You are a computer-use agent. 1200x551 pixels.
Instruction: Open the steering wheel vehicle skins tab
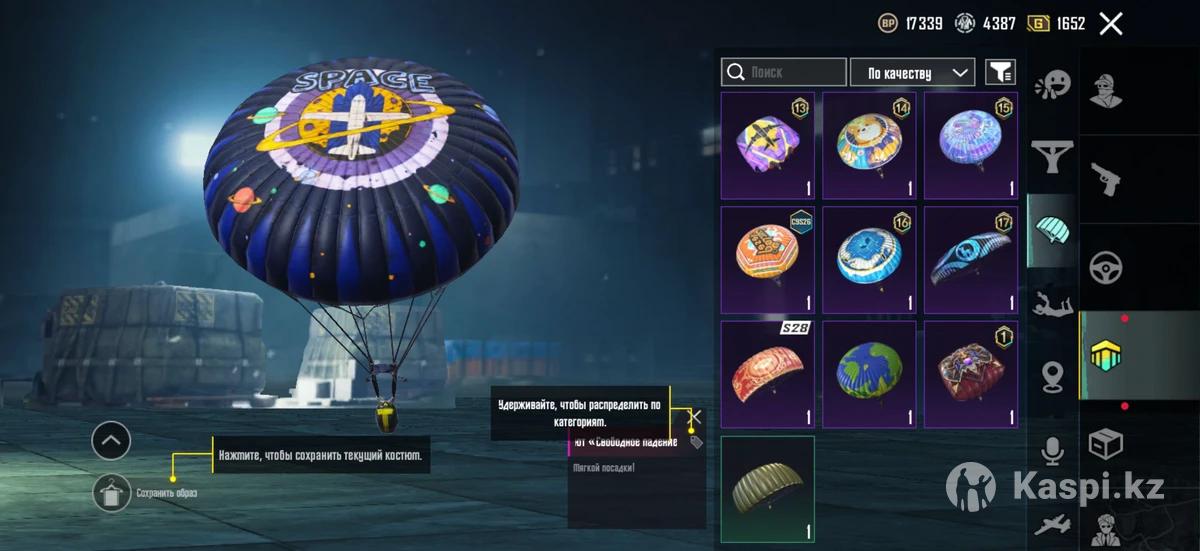(1105, 267)
